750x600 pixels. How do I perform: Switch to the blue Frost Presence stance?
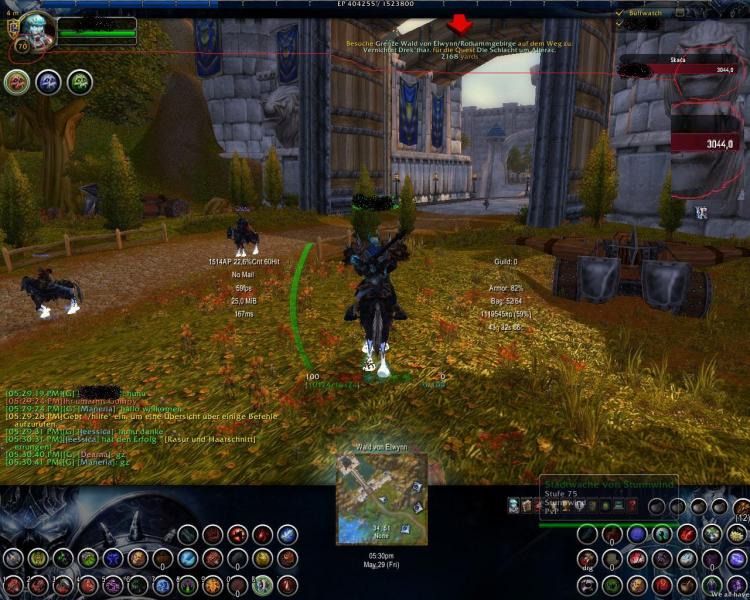[x=50, y=82]
